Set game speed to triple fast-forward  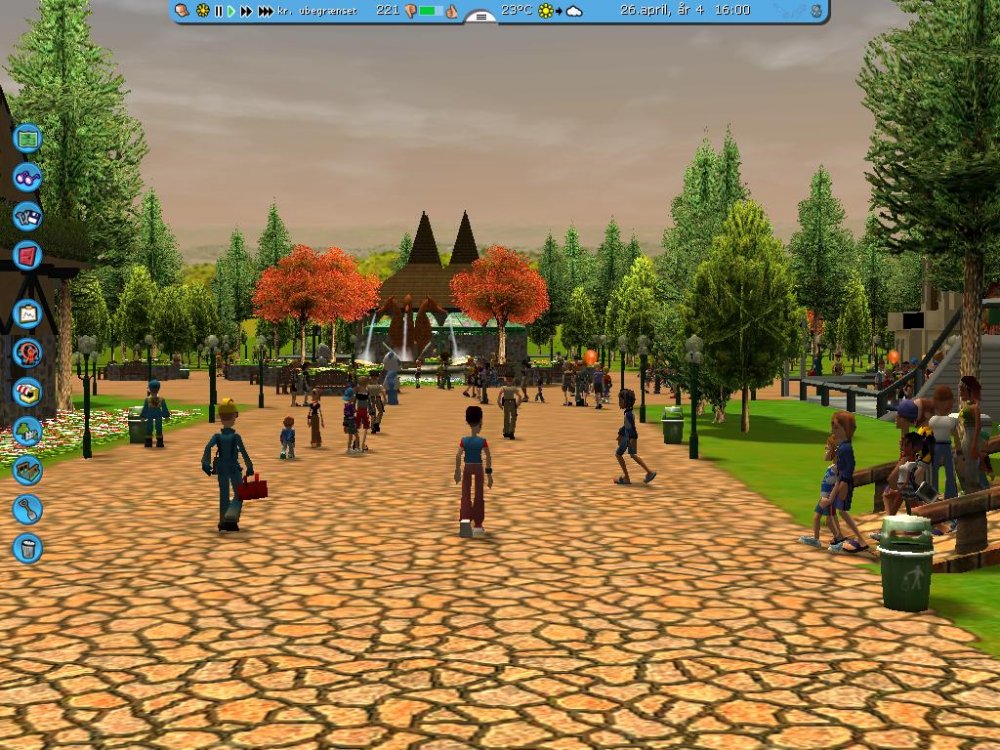[265, 11]
